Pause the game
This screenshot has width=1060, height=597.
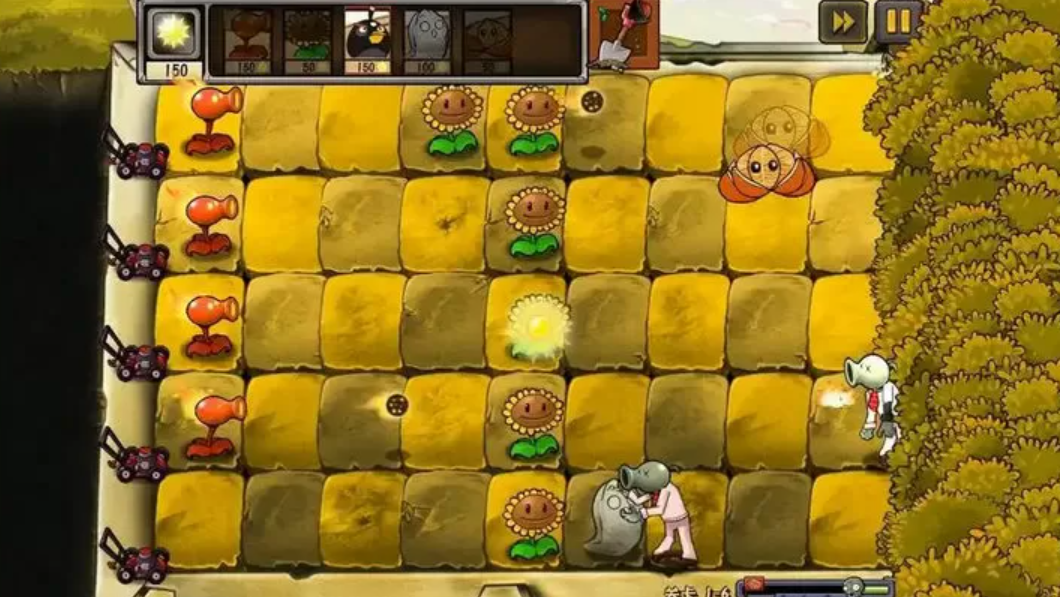[897, 22]
